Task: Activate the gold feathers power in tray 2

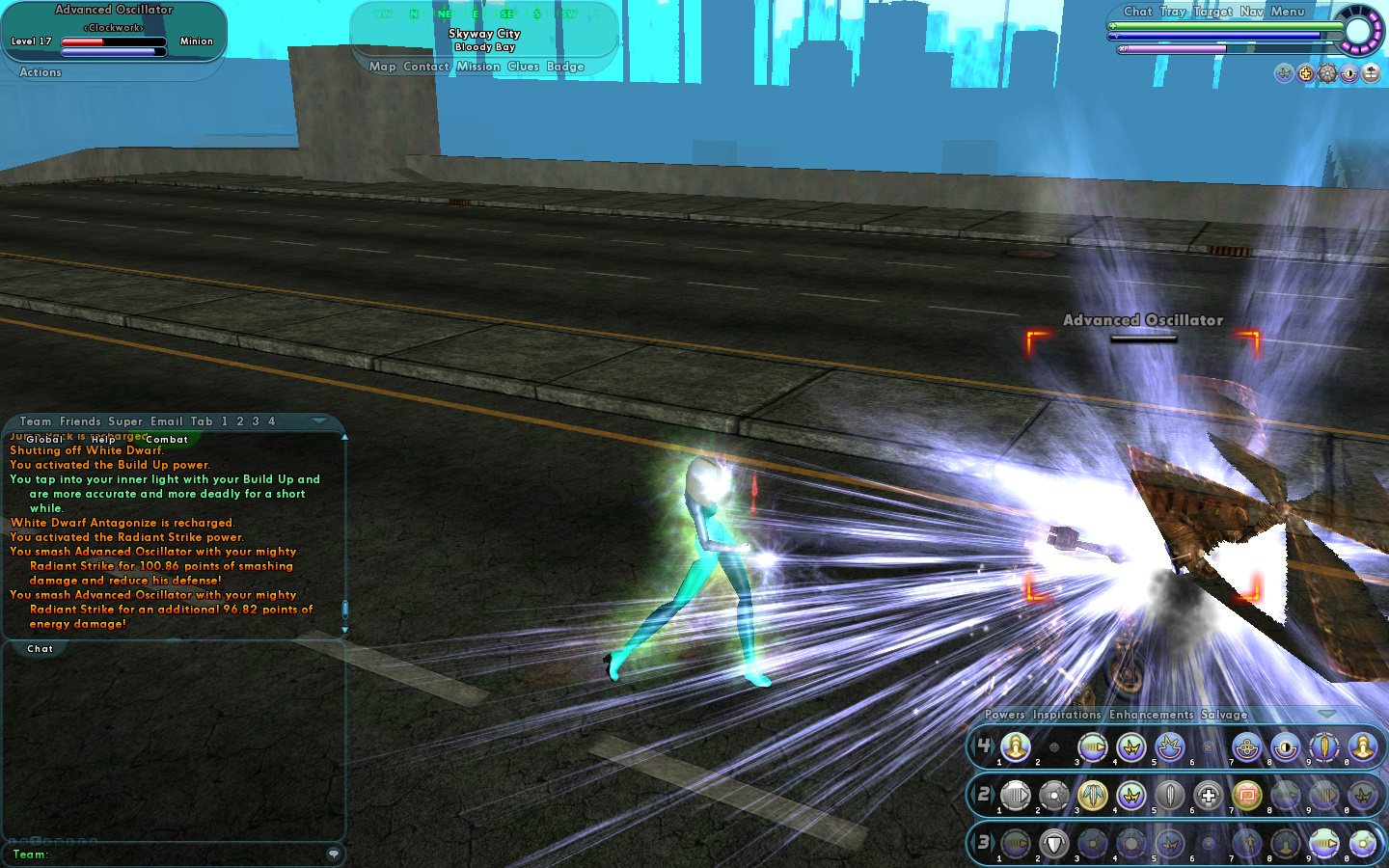Action: coord(1093,796)
